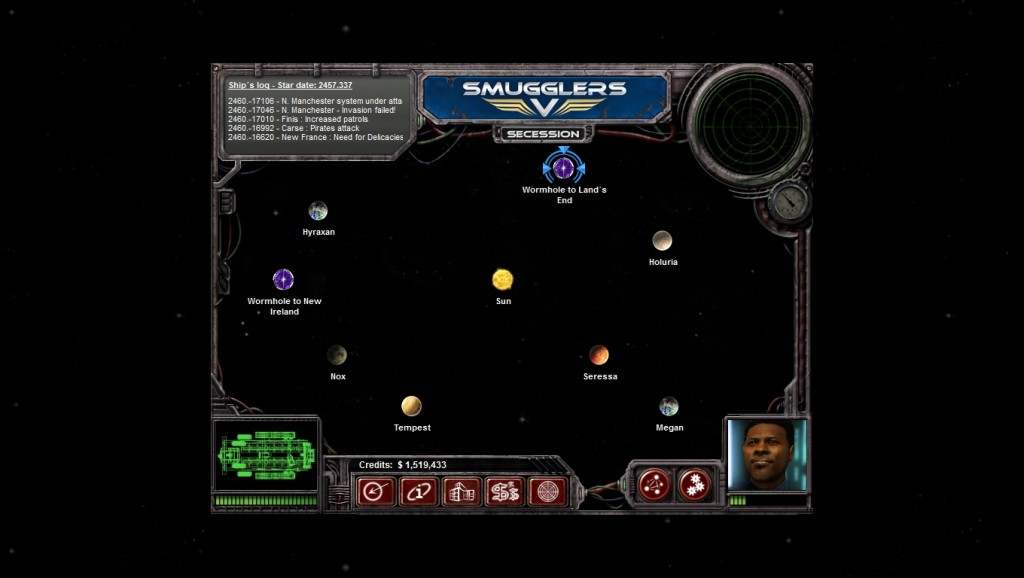Open the round network nodes button
This screenshot has width=1024, height=578.
coord(655,485)
